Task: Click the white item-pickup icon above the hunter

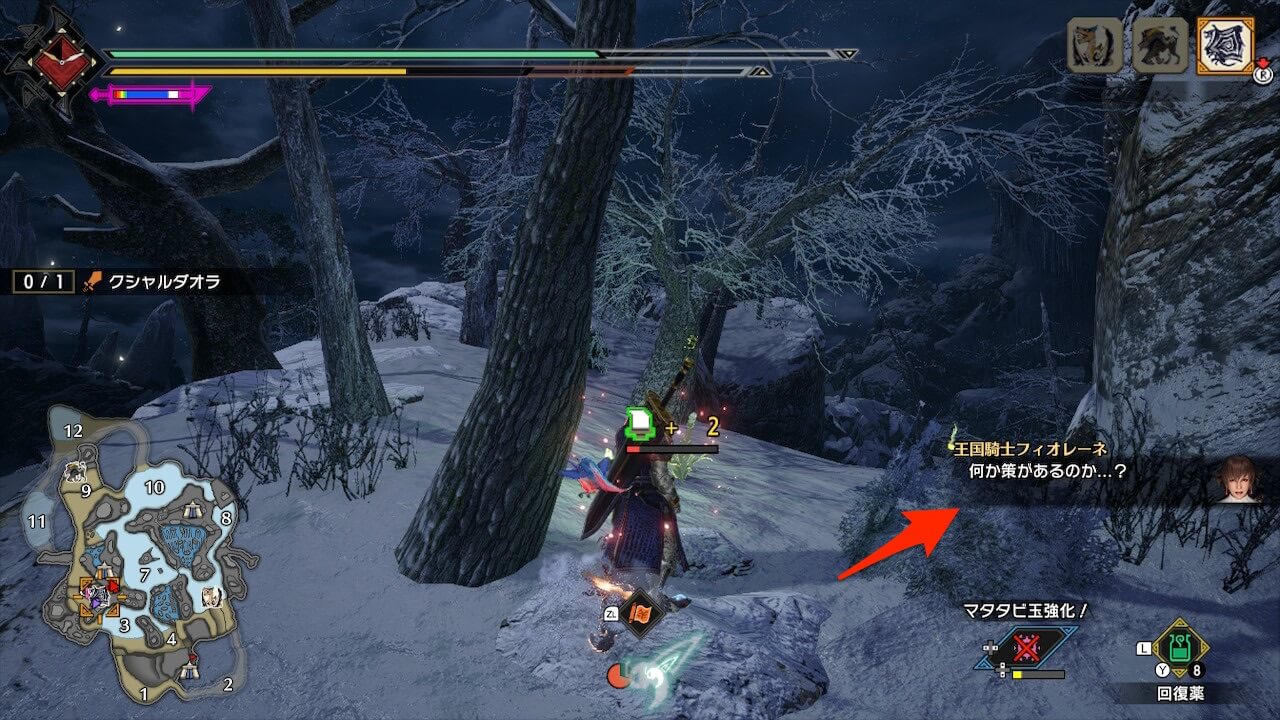Action: click(640, 426)
